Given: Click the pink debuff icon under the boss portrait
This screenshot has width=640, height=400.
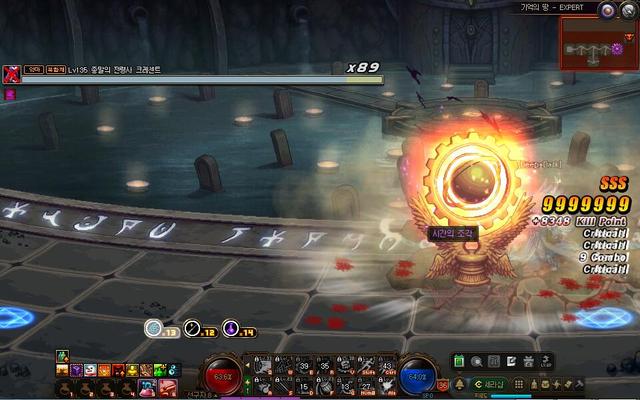Looking at the screenshot, I should [x=11, y=94].
